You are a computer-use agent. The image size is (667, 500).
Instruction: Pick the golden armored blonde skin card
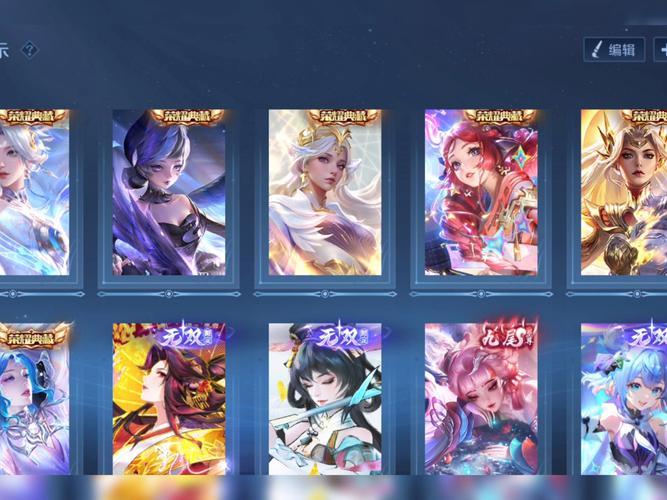click(x=624, y=192)
